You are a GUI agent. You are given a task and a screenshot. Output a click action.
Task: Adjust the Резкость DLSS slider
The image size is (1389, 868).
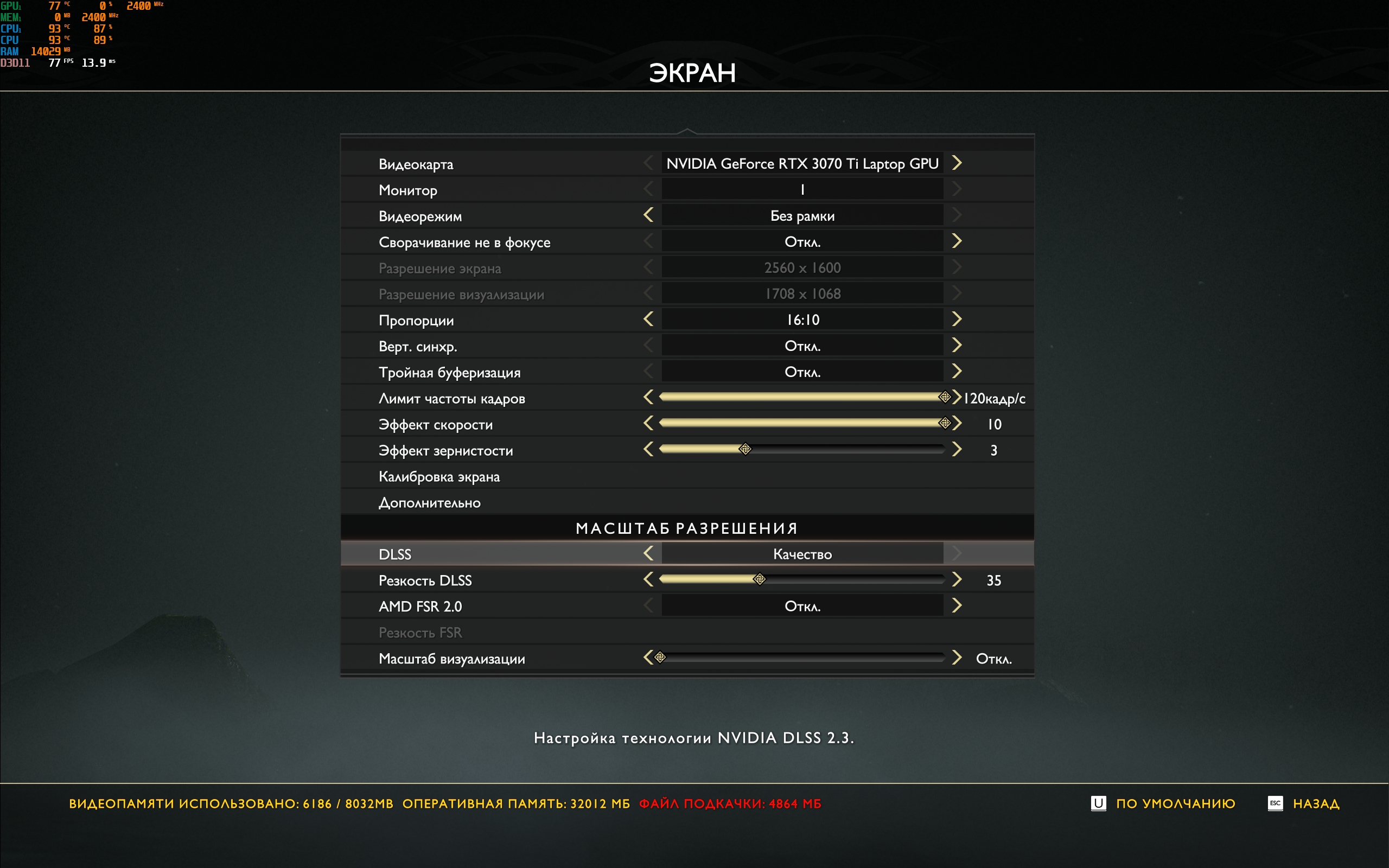pyautogui.click(x=760, y=579)
